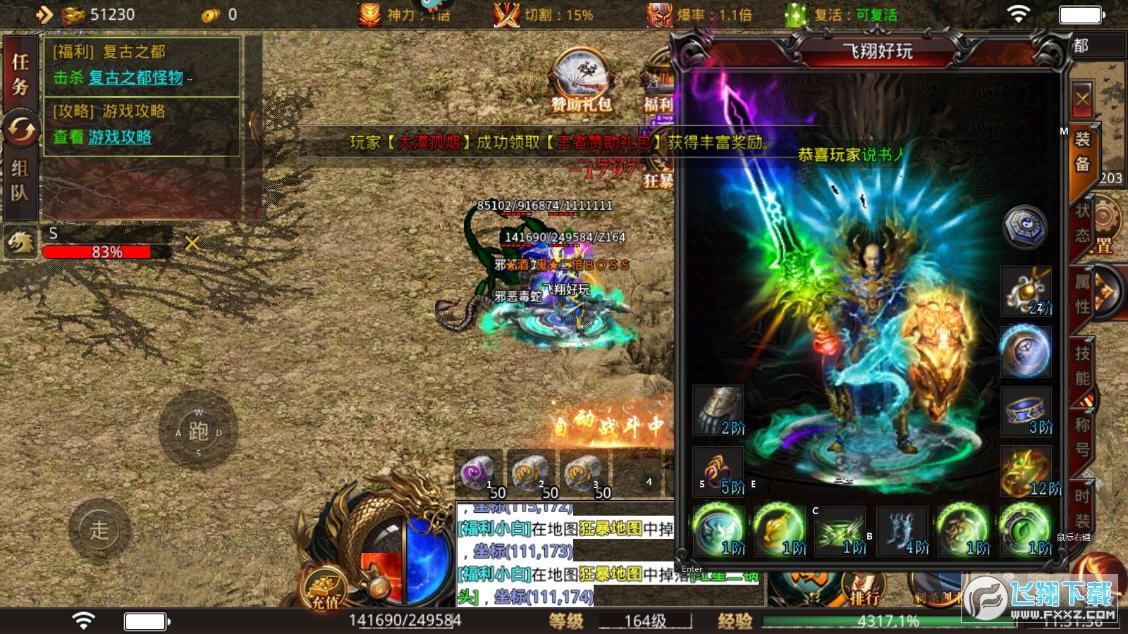This screenshot has width=1128, height=634.
Task: Select the 技能 skills tab
Action: (x=1082, y=365)
